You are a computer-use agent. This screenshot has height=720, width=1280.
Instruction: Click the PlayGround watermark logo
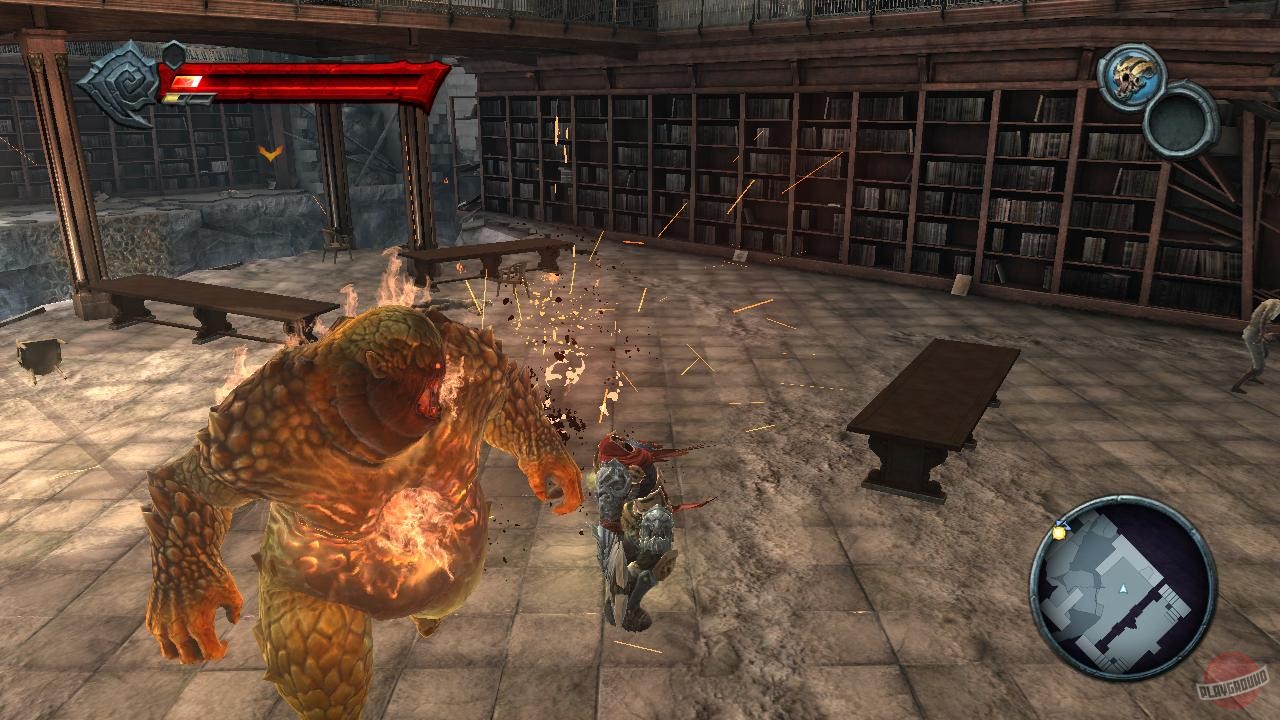[x=1233, y=677]
